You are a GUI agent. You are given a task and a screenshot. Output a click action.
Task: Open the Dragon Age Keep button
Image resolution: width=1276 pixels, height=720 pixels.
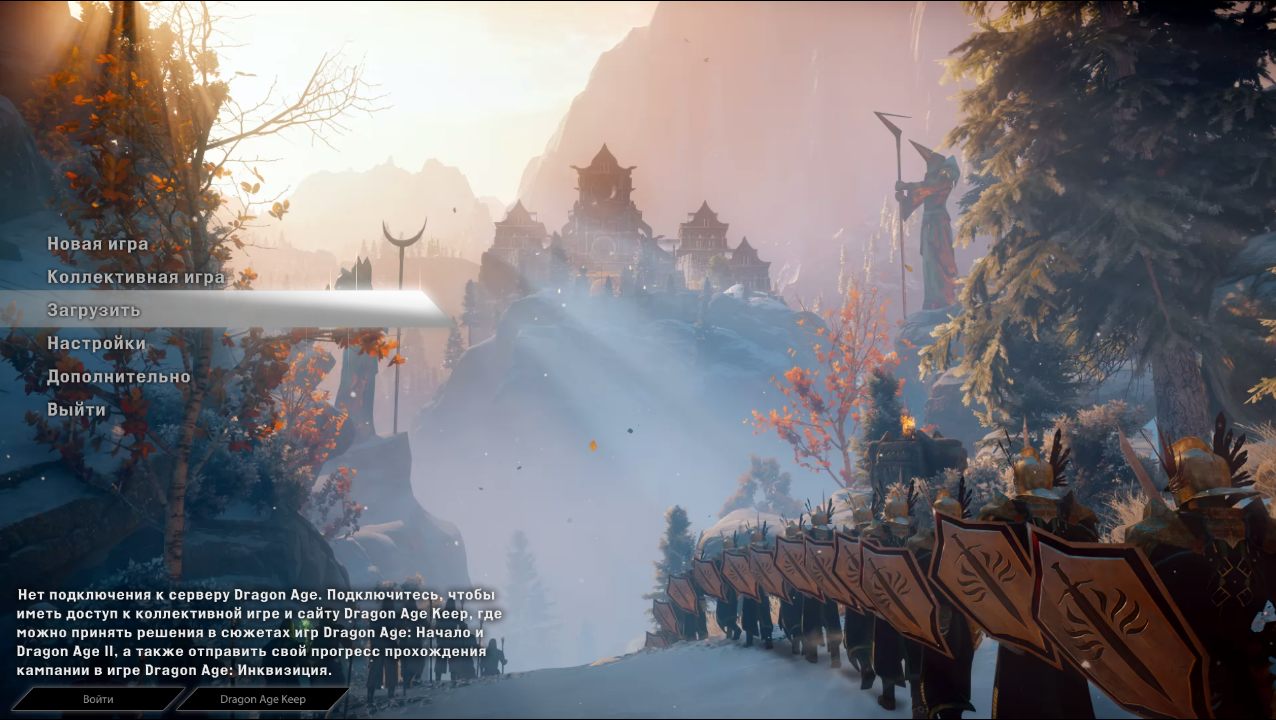(x=263, y=699)
